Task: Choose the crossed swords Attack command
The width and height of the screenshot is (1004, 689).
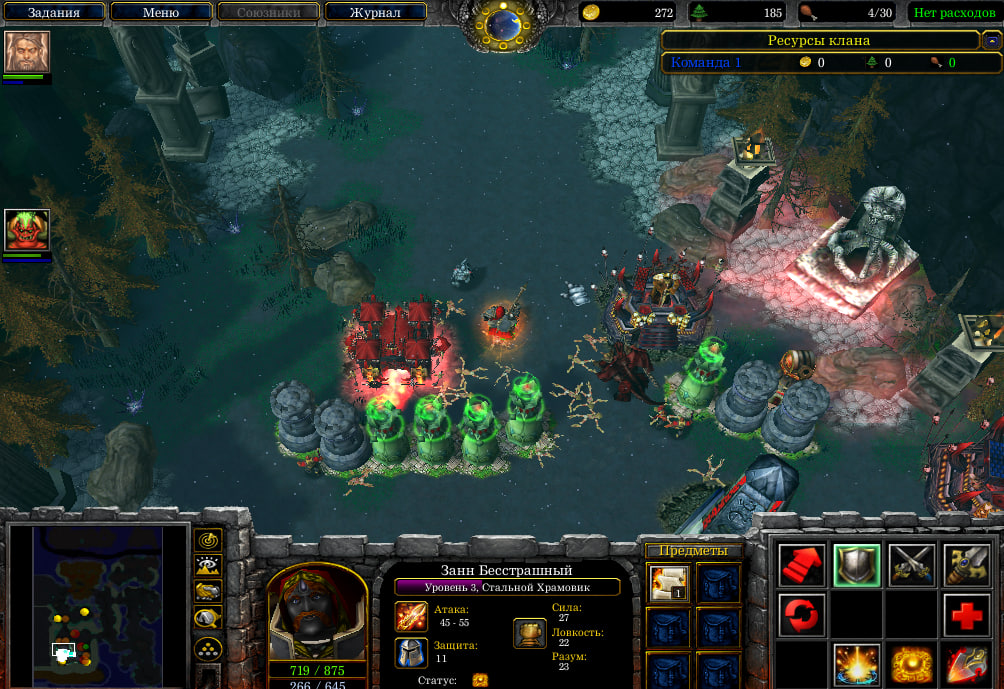Action: (912, 565)
